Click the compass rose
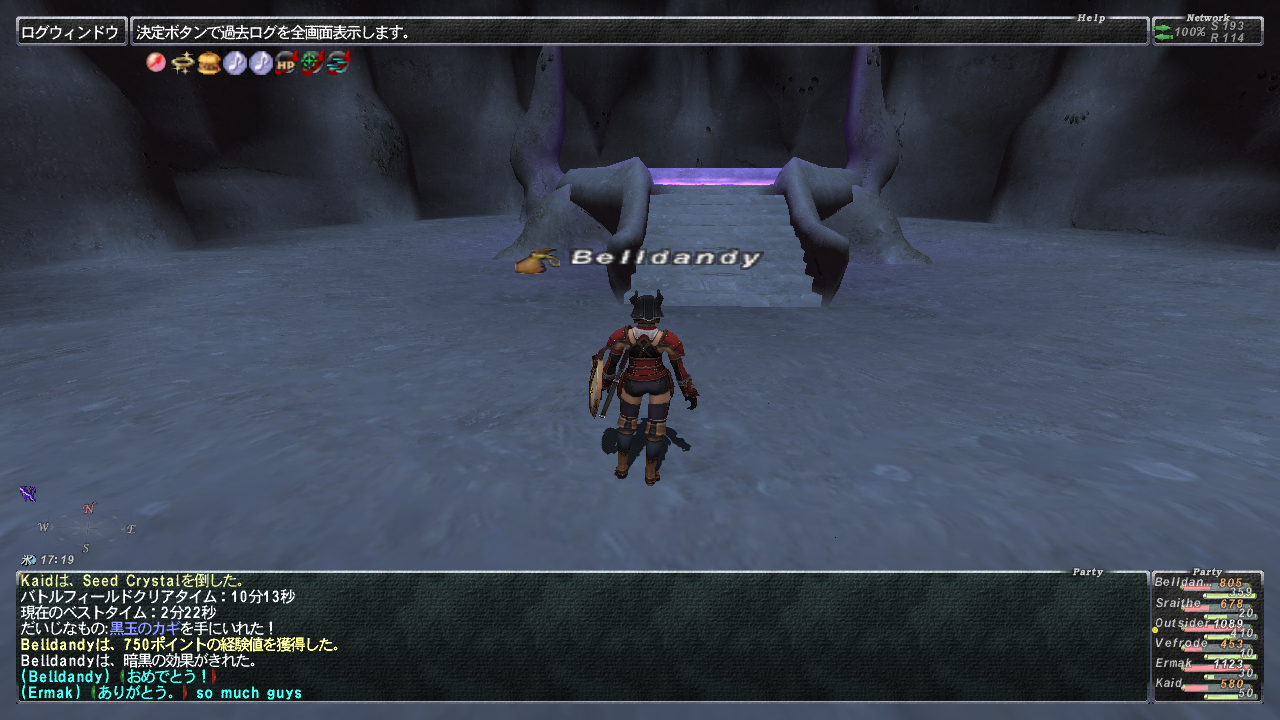 (87, 527)
